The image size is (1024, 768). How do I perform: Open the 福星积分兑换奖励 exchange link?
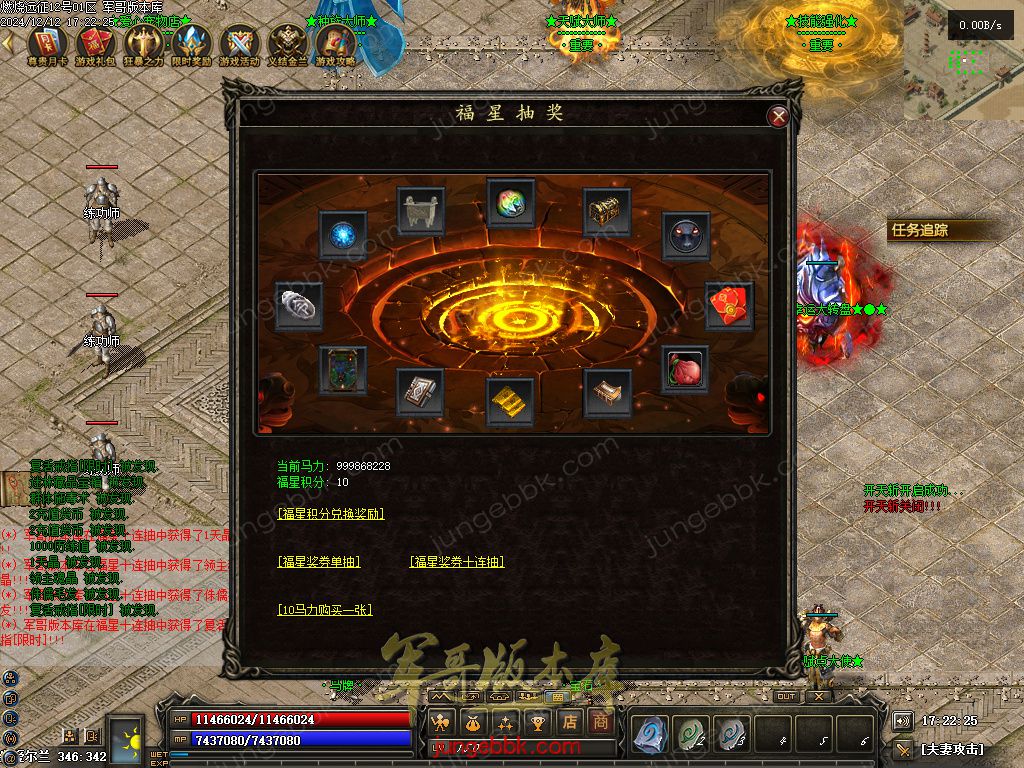[x=331, y=513]
